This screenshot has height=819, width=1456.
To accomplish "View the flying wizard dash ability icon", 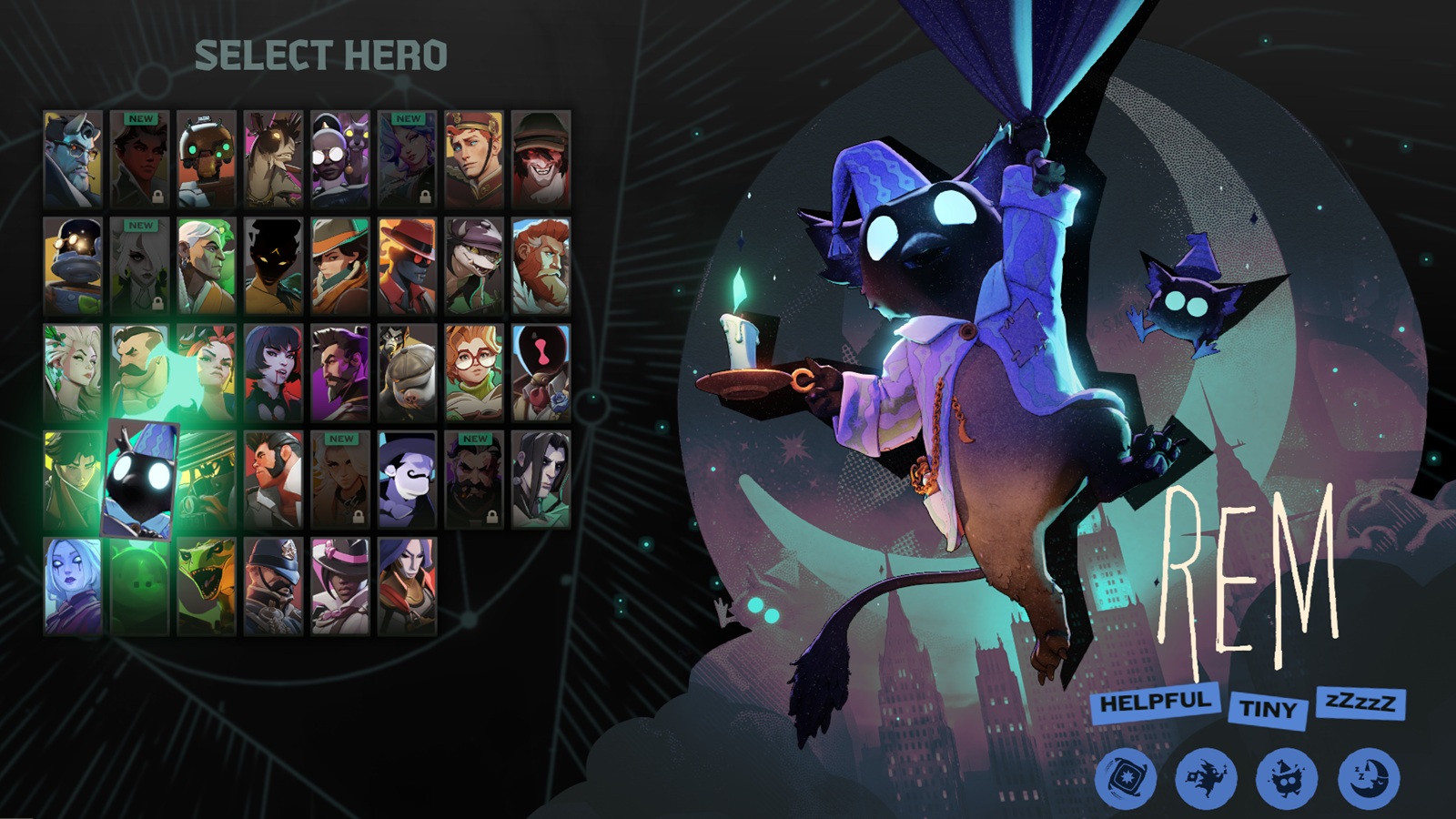I will (1207, 778).
